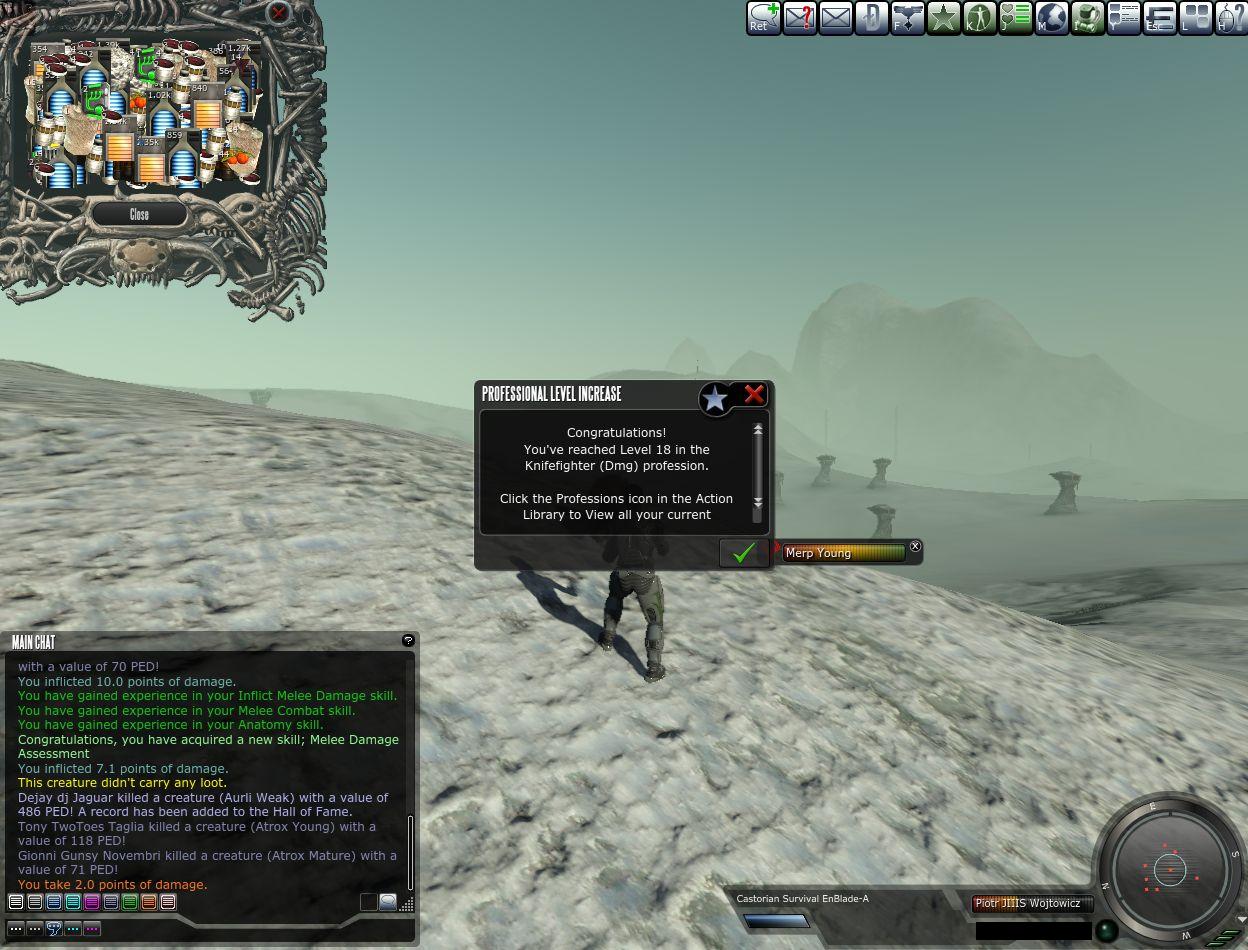
Task: Open the human figure skills icon
Action: coord(979,18)
